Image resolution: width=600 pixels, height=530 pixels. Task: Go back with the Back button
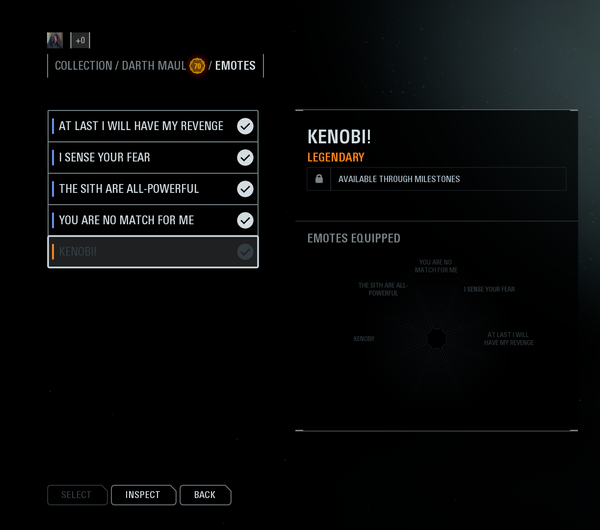(x=205, y=495)
